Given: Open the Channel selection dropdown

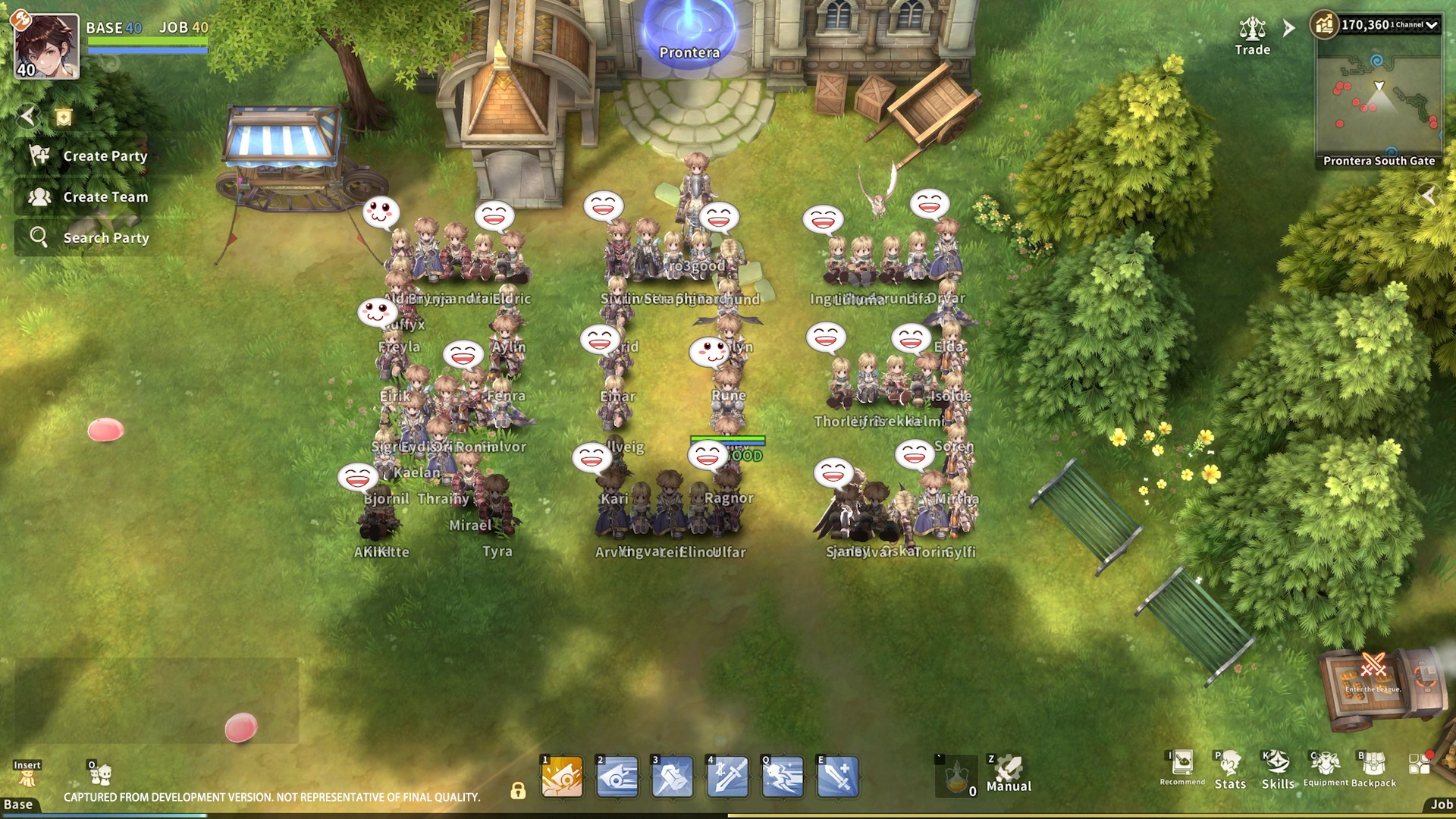Looking at the screenshot, I should (1430, 24).
